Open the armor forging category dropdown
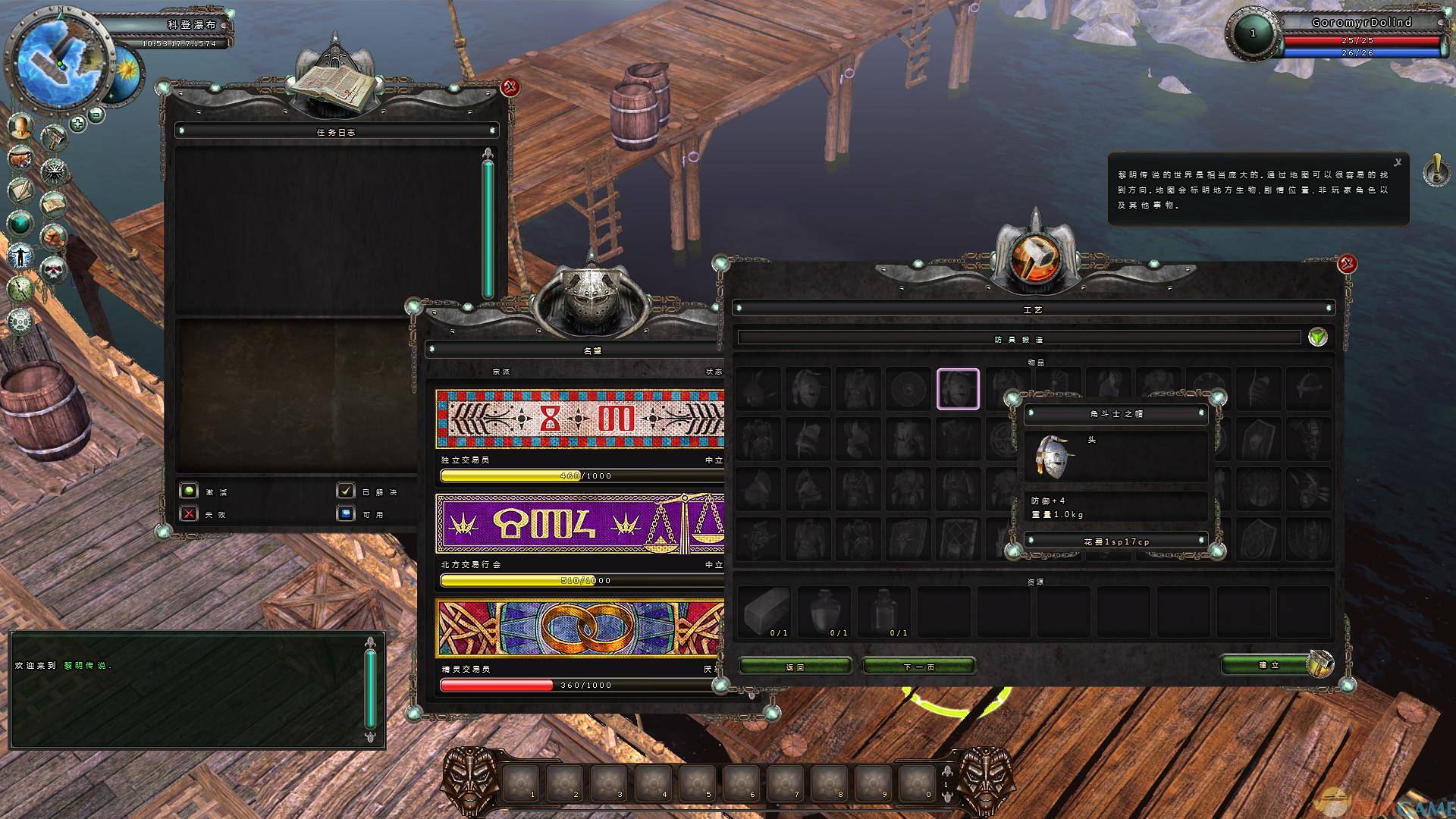Viewport: 1456px width, 819px height. 1318,337
